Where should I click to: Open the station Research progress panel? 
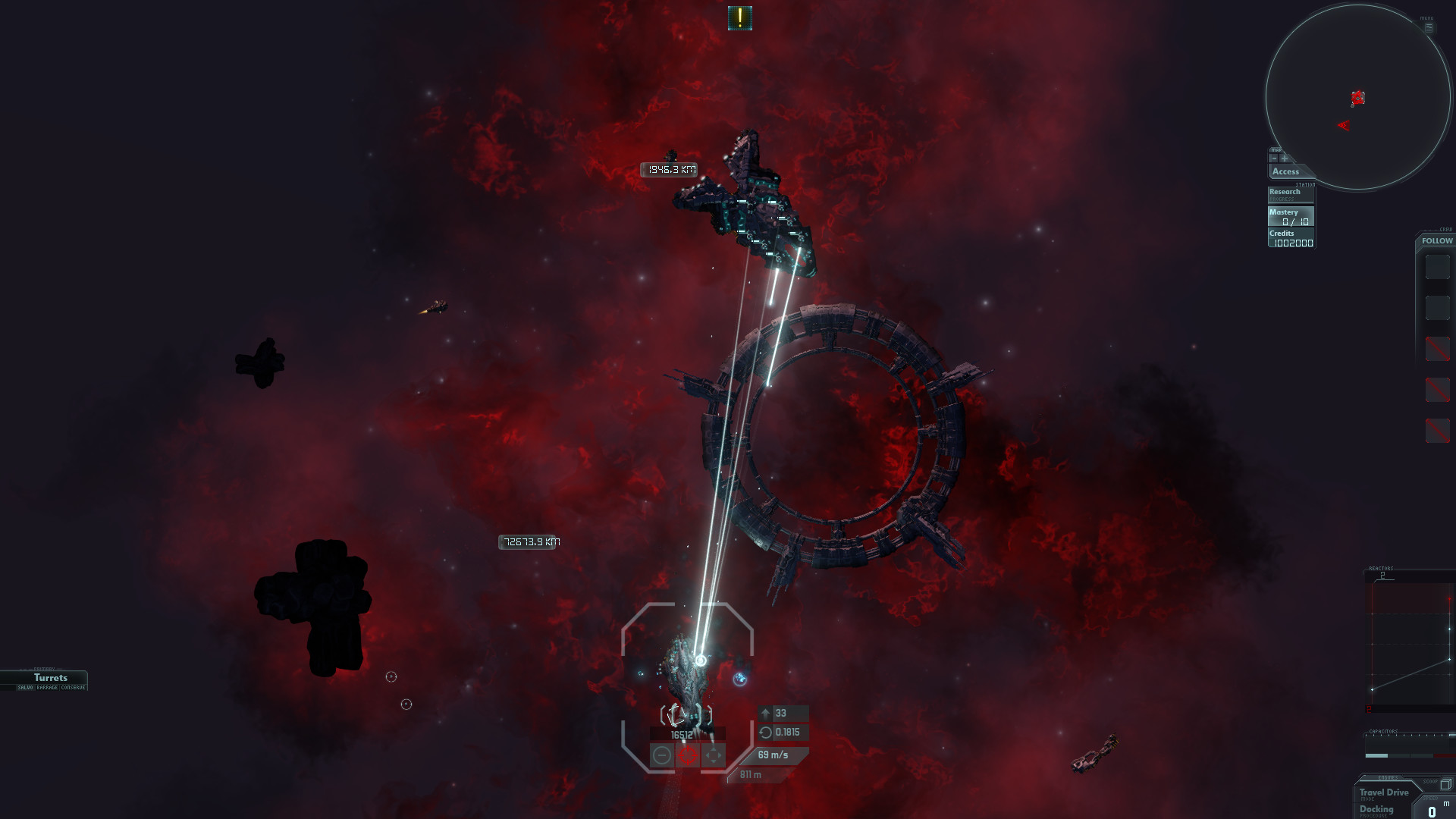point(1285,193)
